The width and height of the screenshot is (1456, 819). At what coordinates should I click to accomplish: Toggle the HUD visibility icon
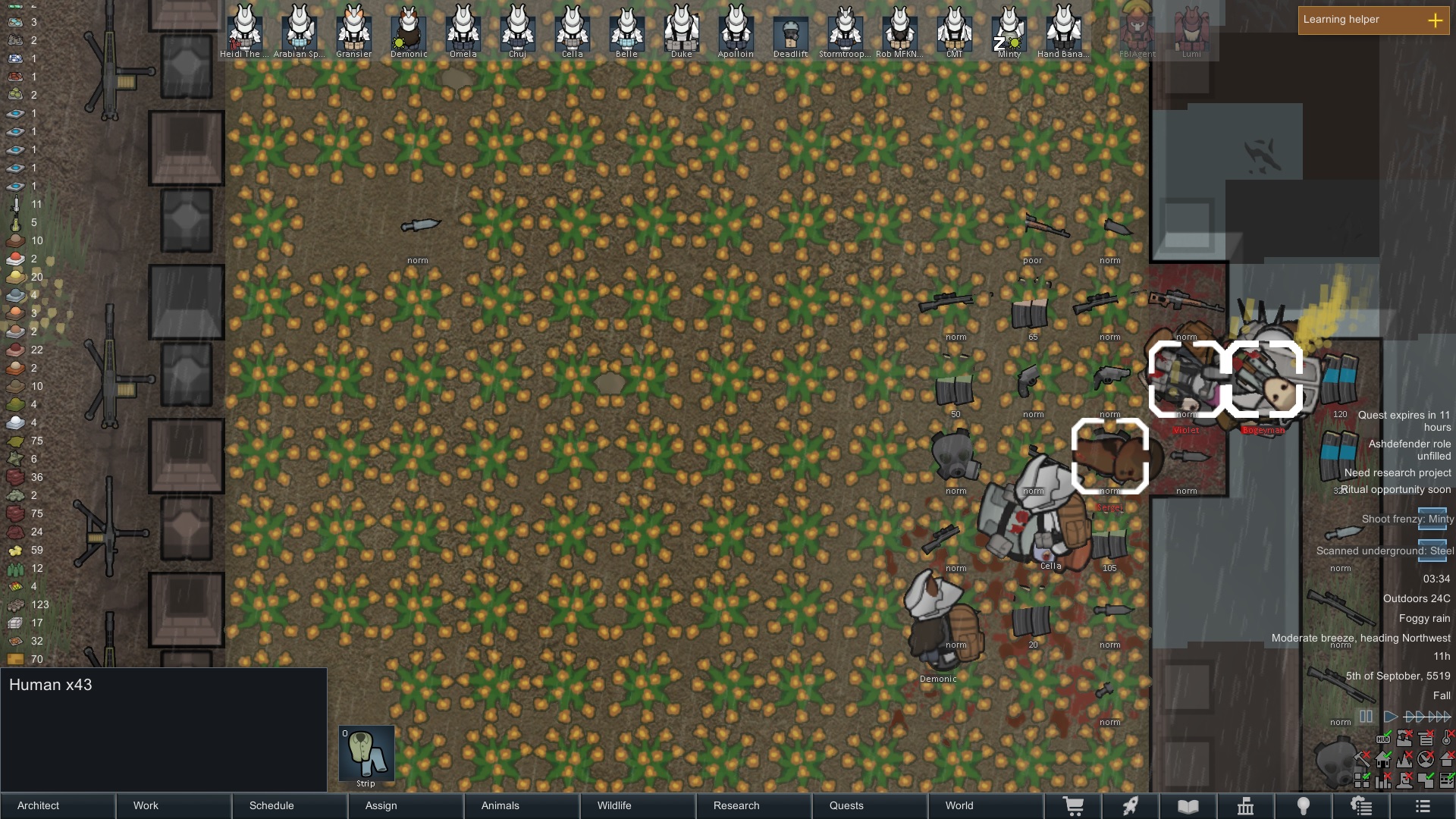point(1383,739)
